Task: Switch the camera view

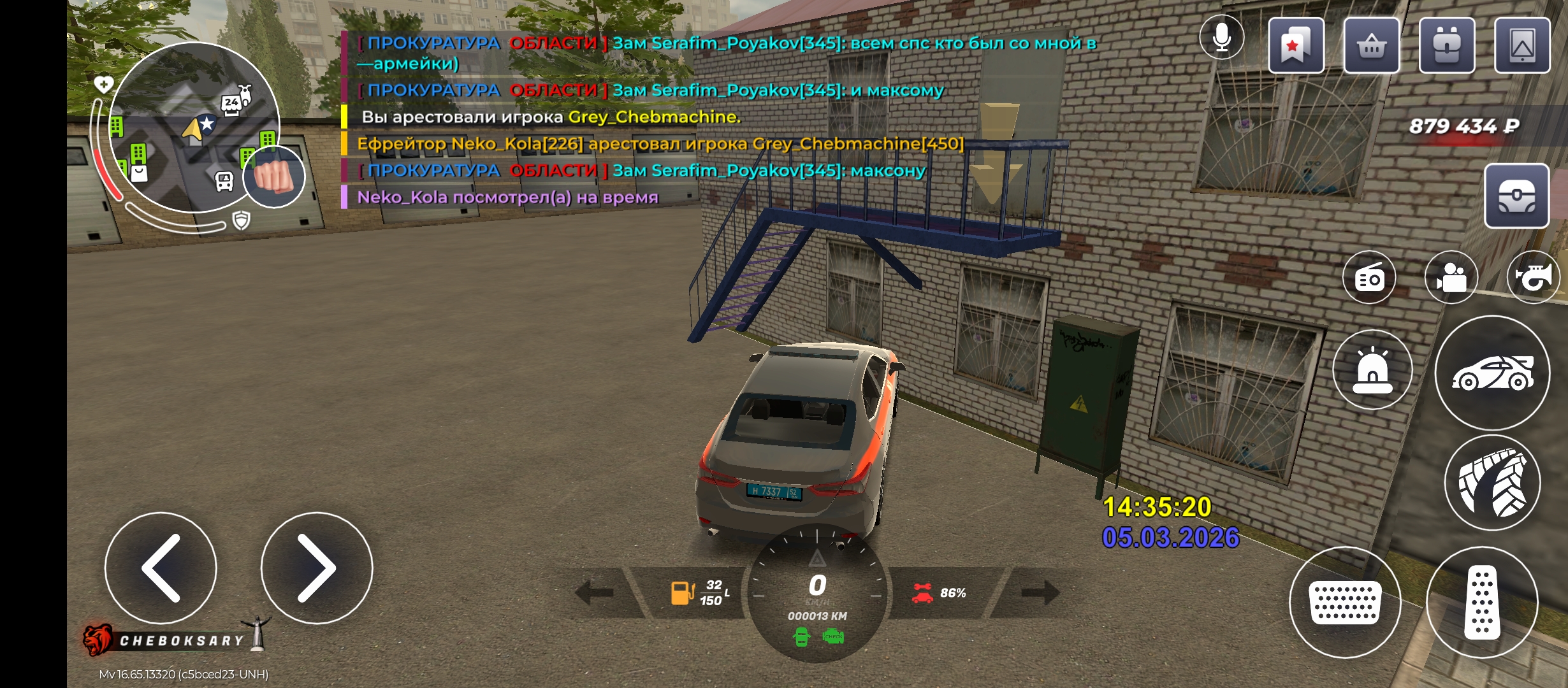Action: 1451,278
